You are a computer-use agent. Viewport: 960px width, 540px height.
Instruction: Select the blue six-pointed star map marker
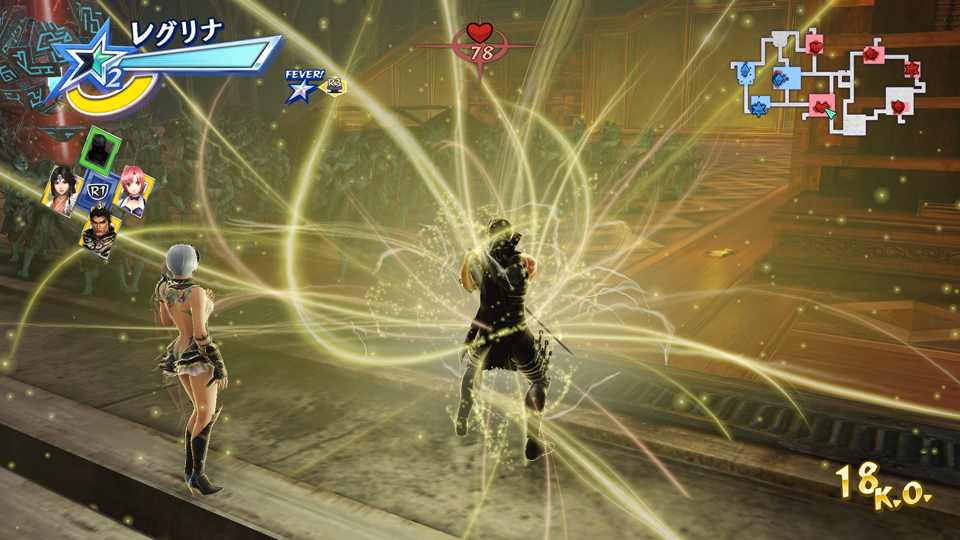760,107
